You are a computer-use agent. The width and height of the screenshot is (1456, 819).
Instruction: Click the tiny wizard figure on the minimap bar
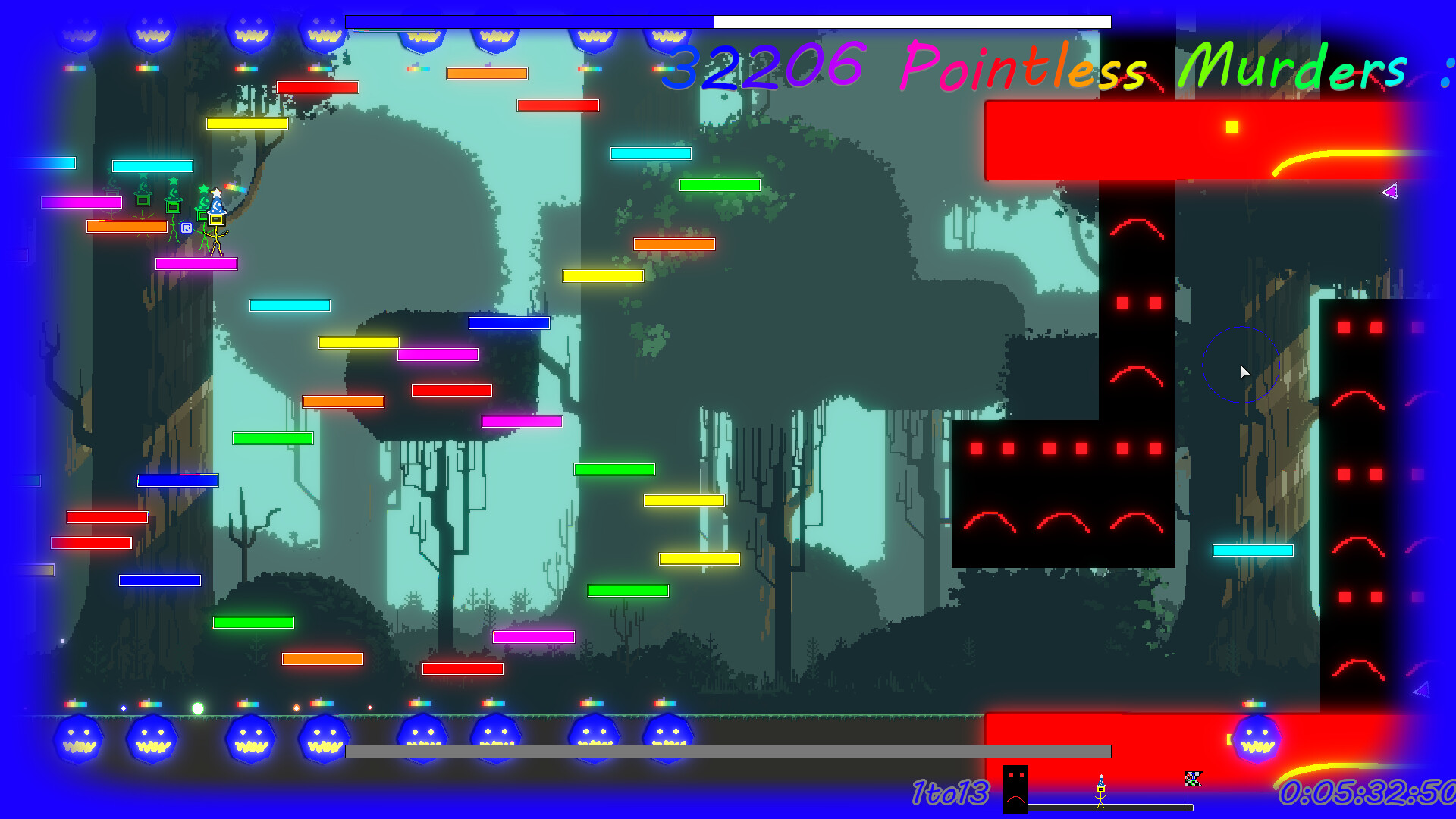(1101, 790)
